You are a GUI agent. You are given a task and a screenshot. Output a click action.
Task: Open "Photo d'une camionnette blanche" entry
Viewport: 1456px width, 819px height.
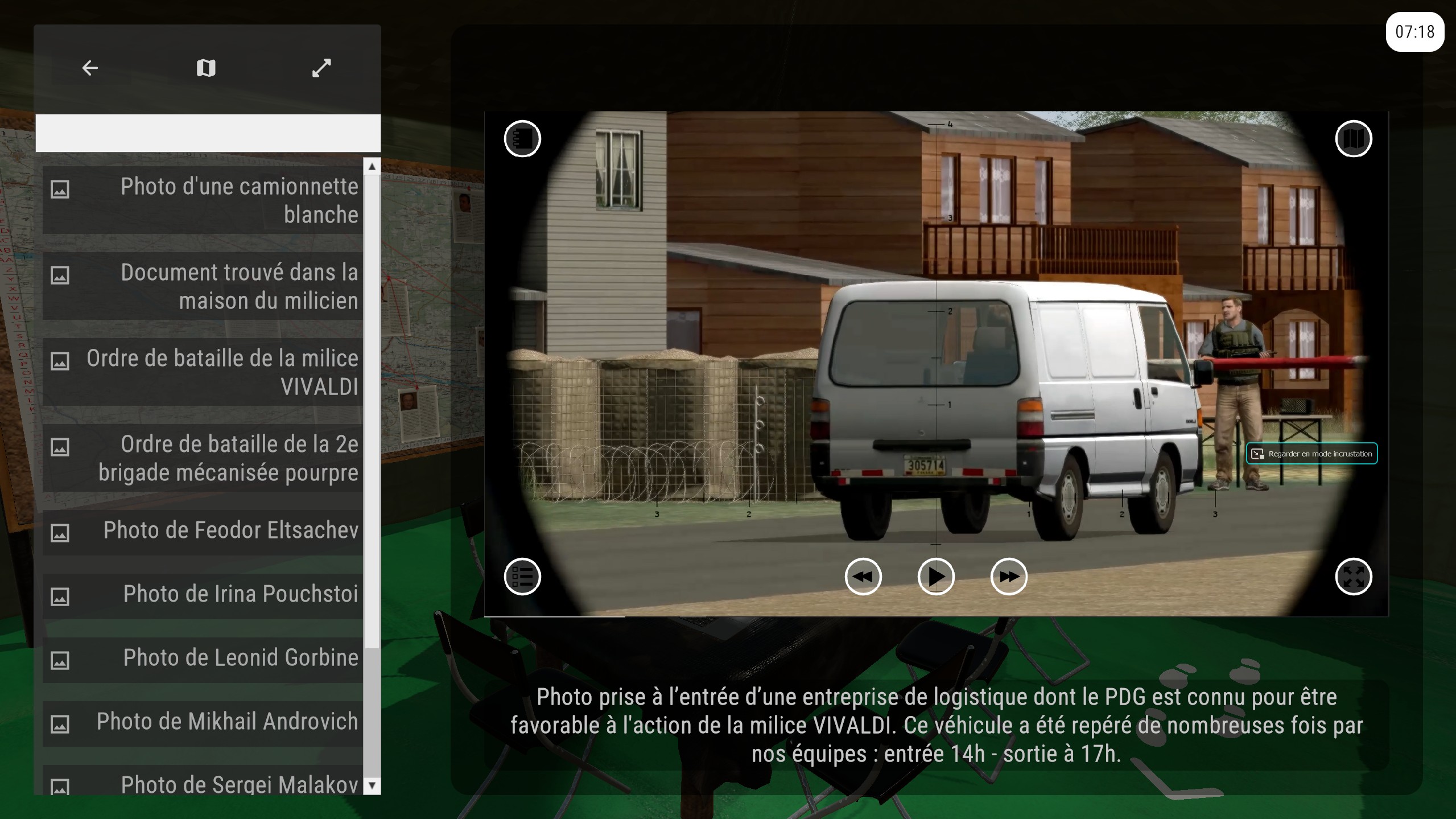(203, 200)
